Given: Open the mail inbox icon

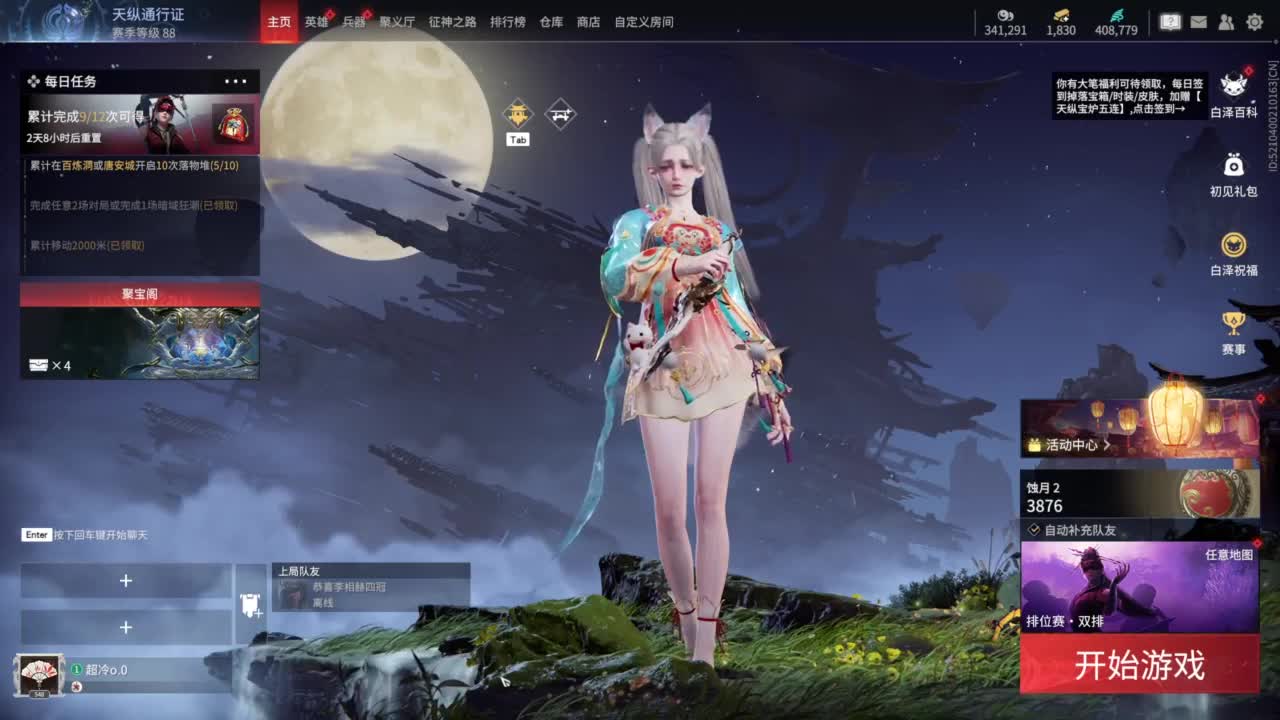Looking at the screenshot, I should (1197, 21).
